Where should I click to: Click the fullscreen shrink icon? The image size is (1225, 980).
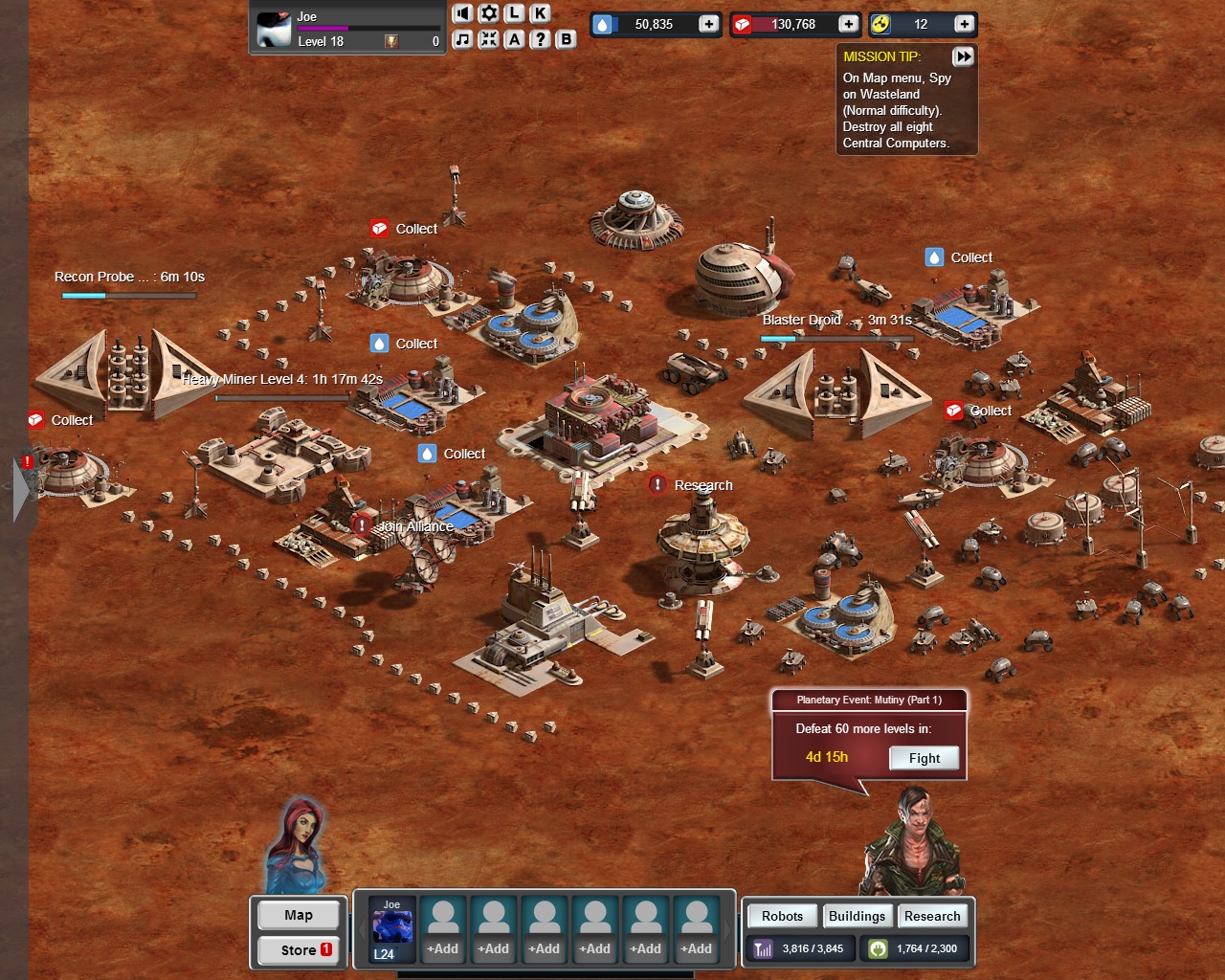(489, 39)
